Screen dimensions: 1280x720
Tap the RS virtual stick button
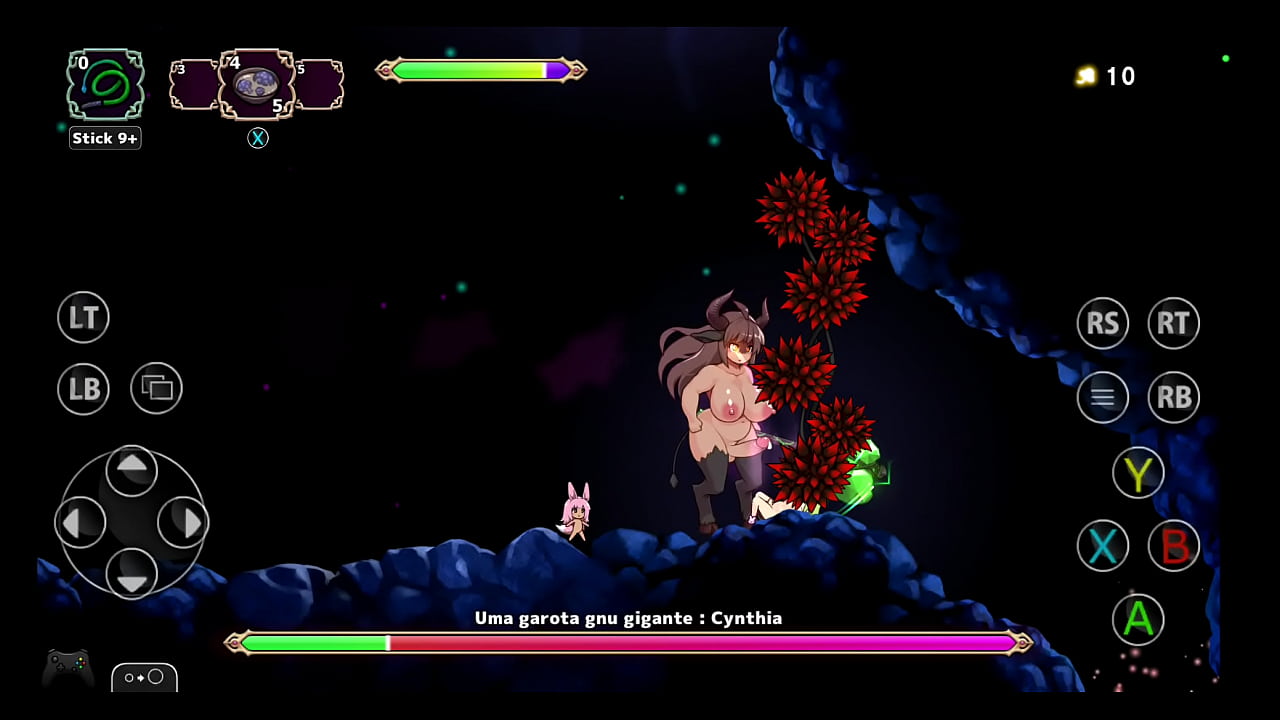(1102, 323)
